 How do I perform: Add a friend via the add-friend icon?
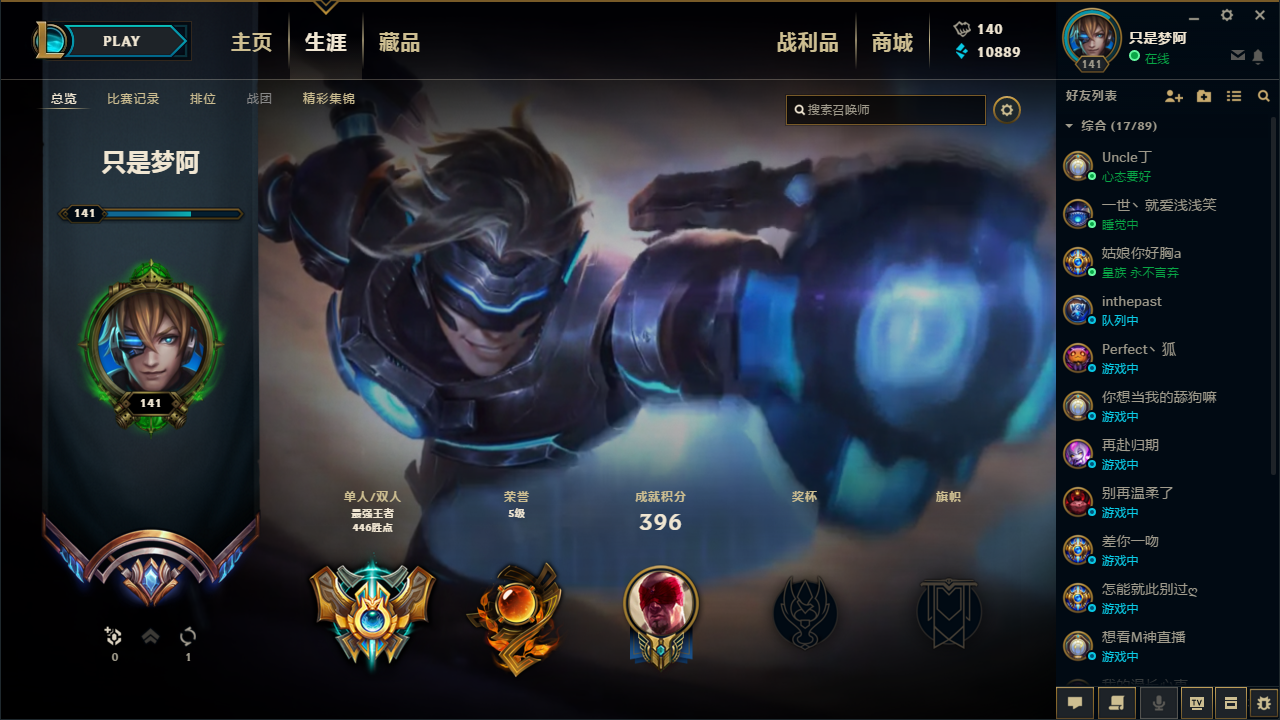point(1173,96)
